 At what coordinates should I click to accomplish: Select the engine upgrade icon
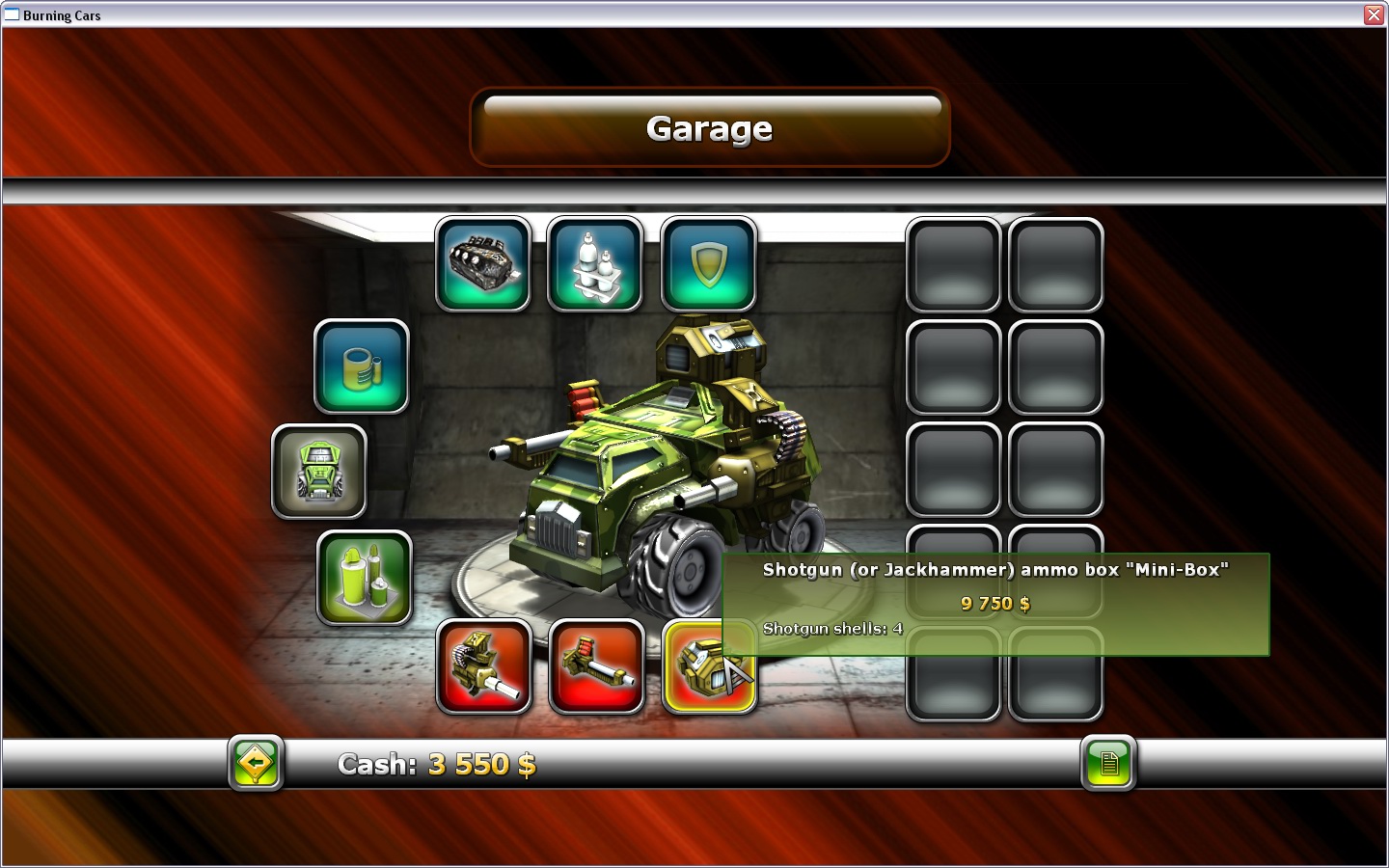pos(482,262)
